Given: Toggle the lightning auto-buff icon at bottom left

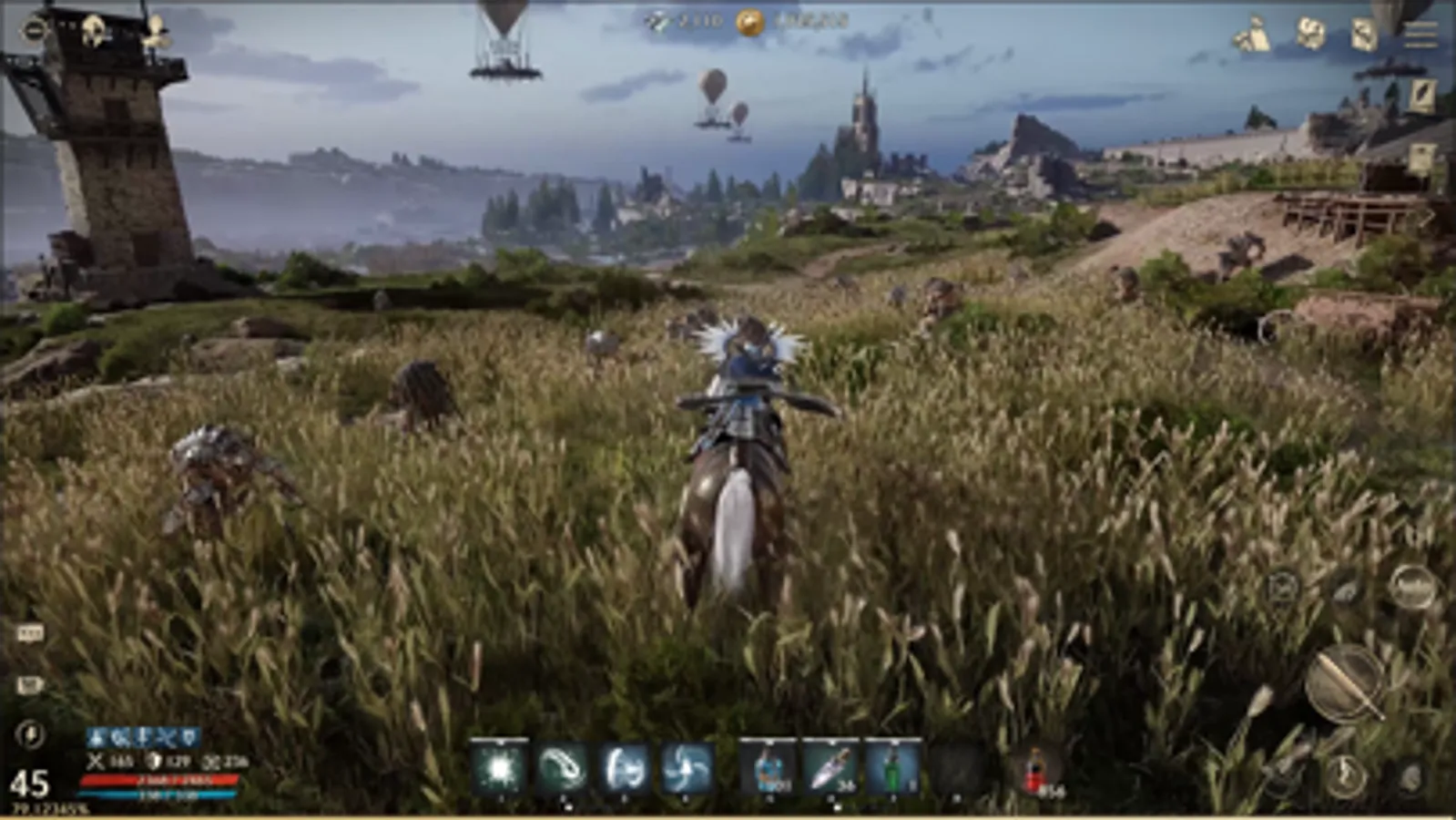Looking at the screenshot, I should pos(30,734).
